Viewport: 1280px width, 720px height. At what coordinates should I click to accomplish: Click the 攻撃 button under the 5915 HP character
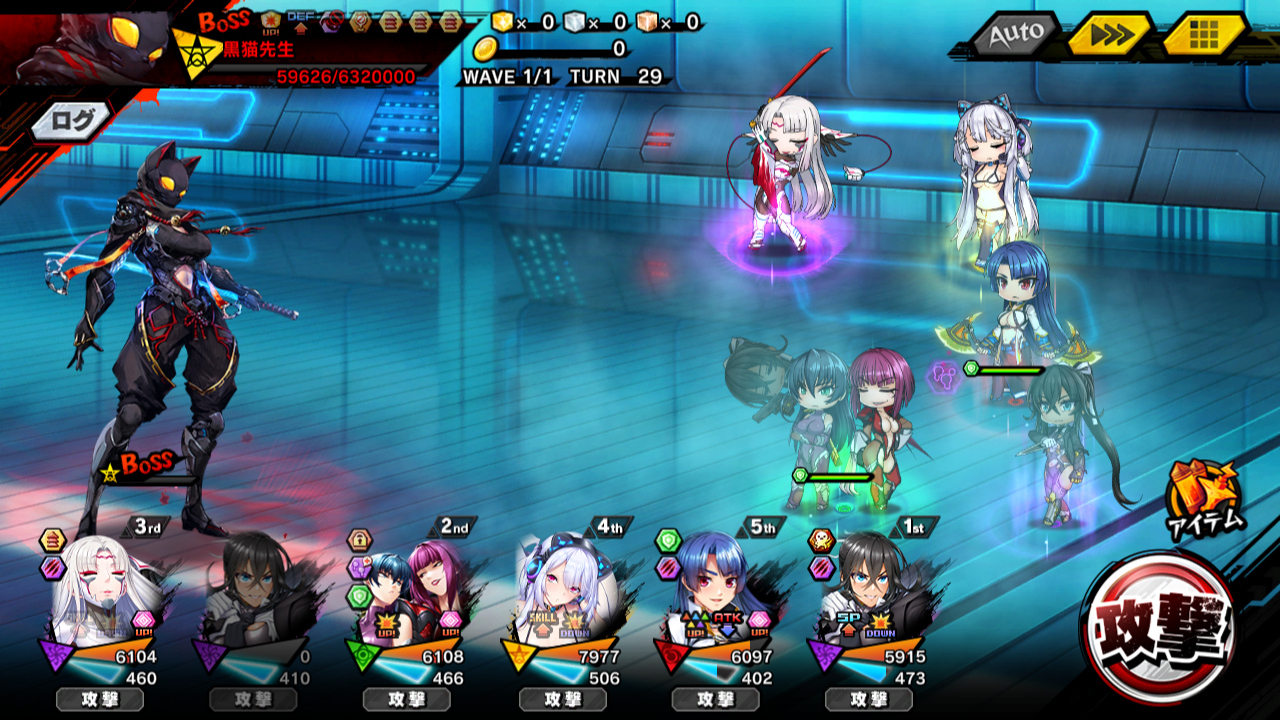[x=868, y=699]
